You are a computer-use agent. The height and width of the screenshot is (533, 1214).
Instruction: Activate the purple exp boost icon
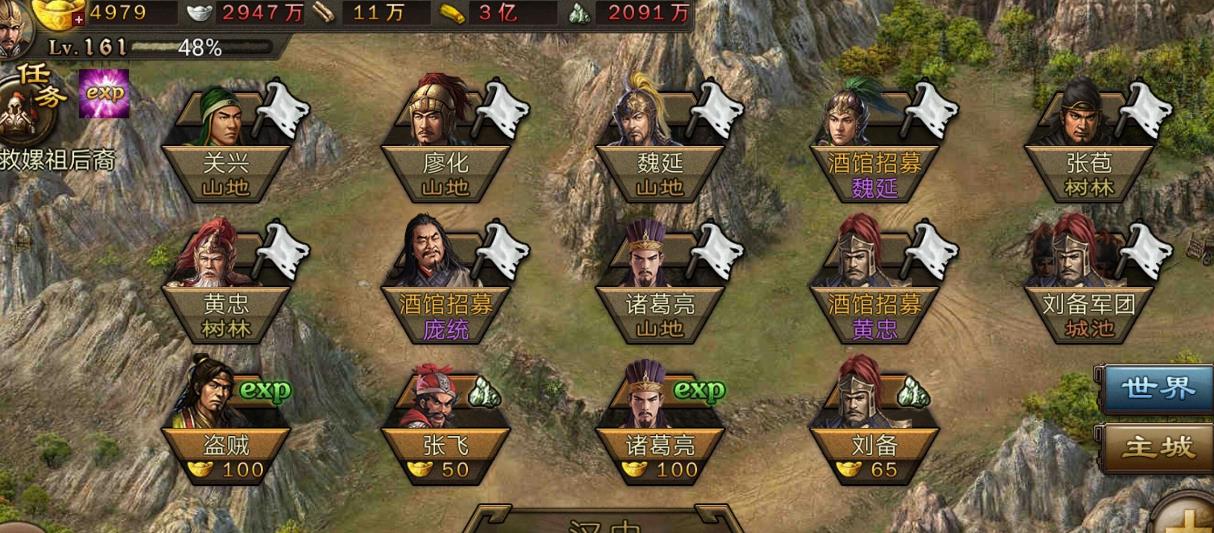(x=104, y=93)
